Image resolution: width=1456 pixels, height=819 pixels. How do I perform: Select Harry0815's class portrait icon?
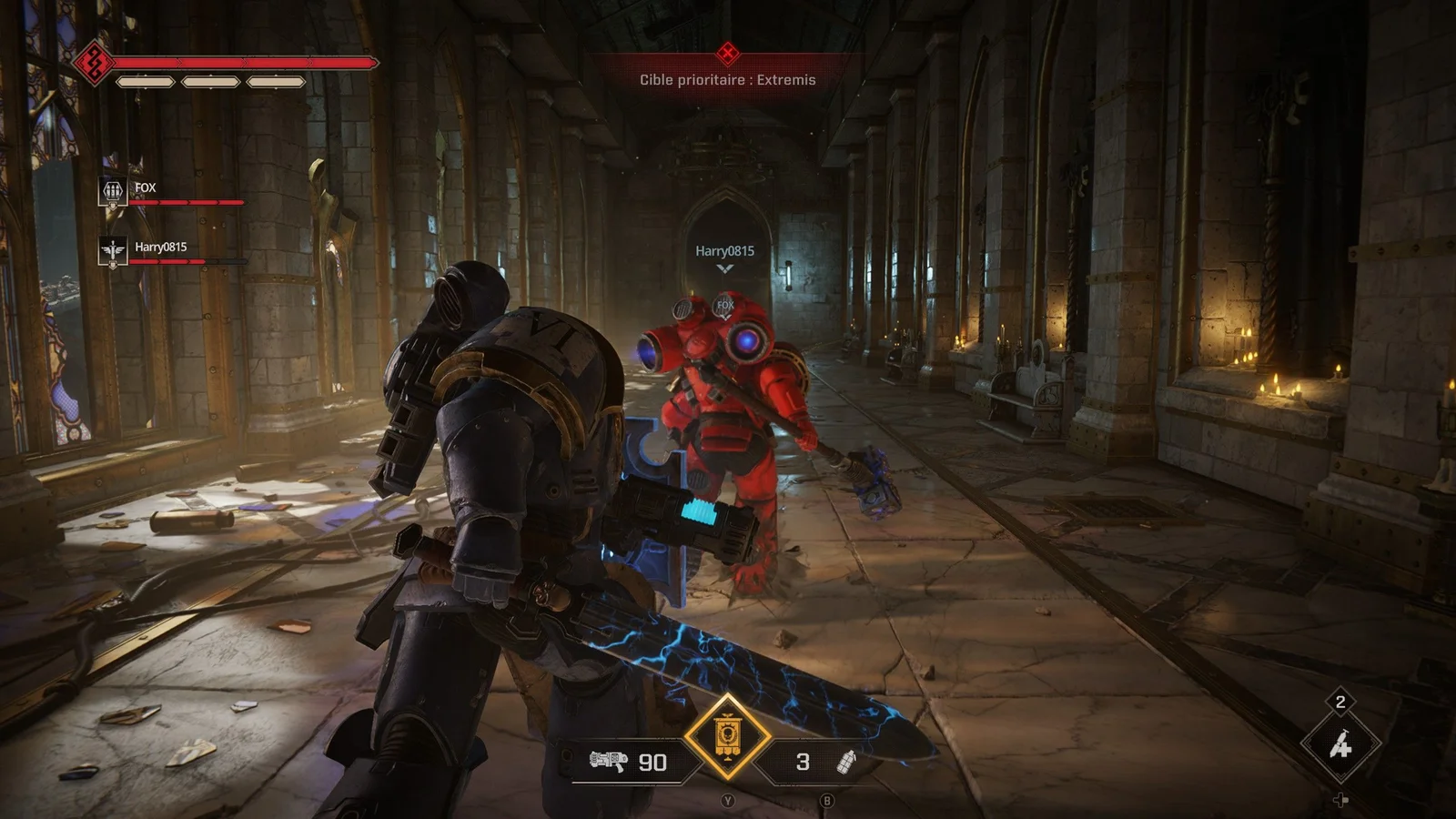(112, 250)
